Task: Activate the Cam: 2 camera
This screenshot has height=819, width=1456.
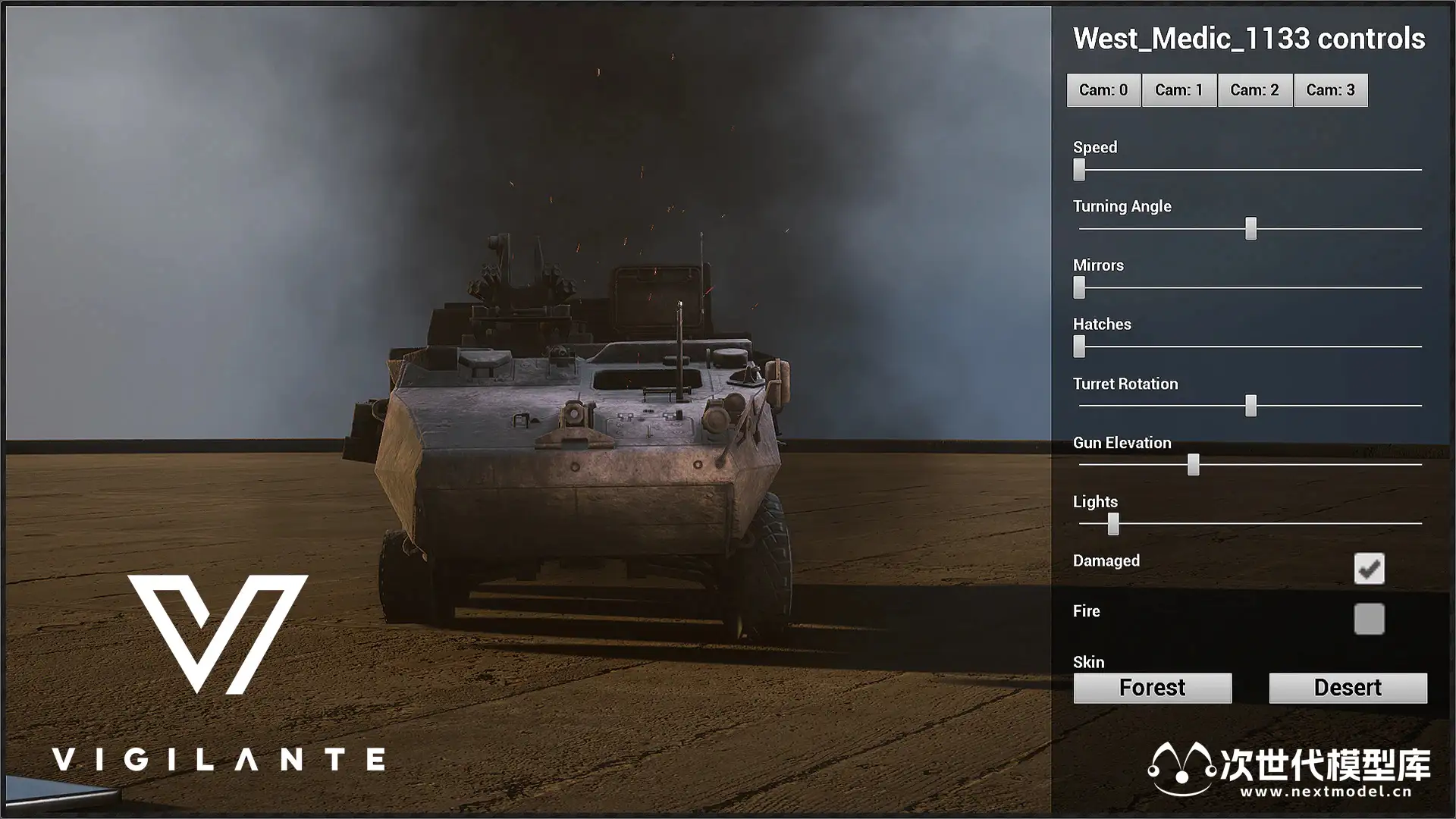Action: coord(1255,90)
